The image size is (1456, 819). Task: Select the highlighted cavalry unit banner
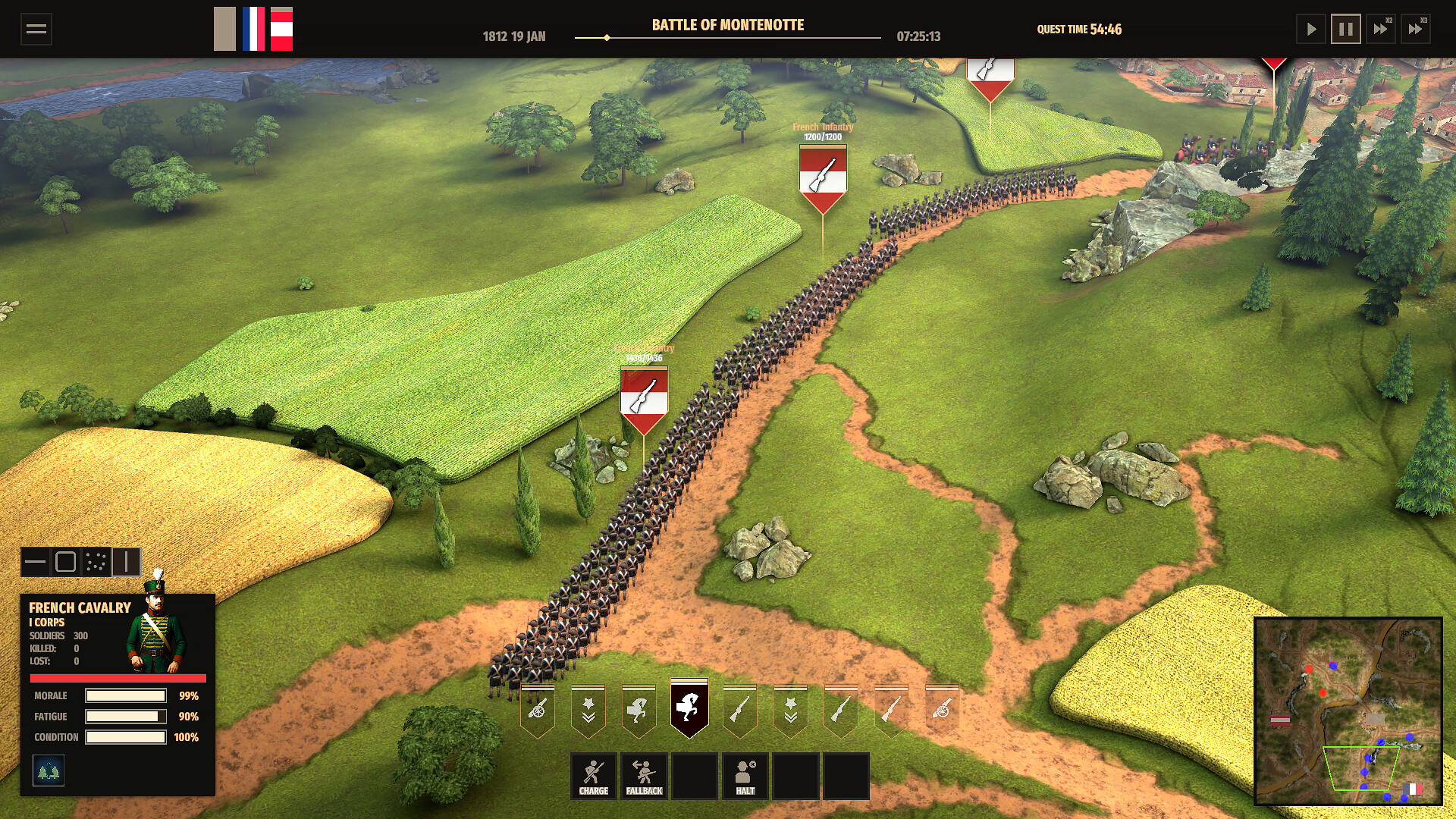click(689, 708)
